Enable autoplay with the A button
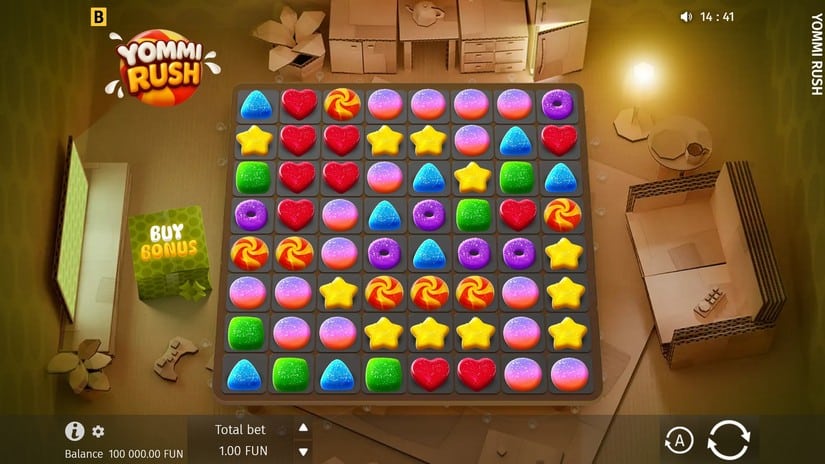The height and width of the screenshot is (464, 825). [679, 440]
